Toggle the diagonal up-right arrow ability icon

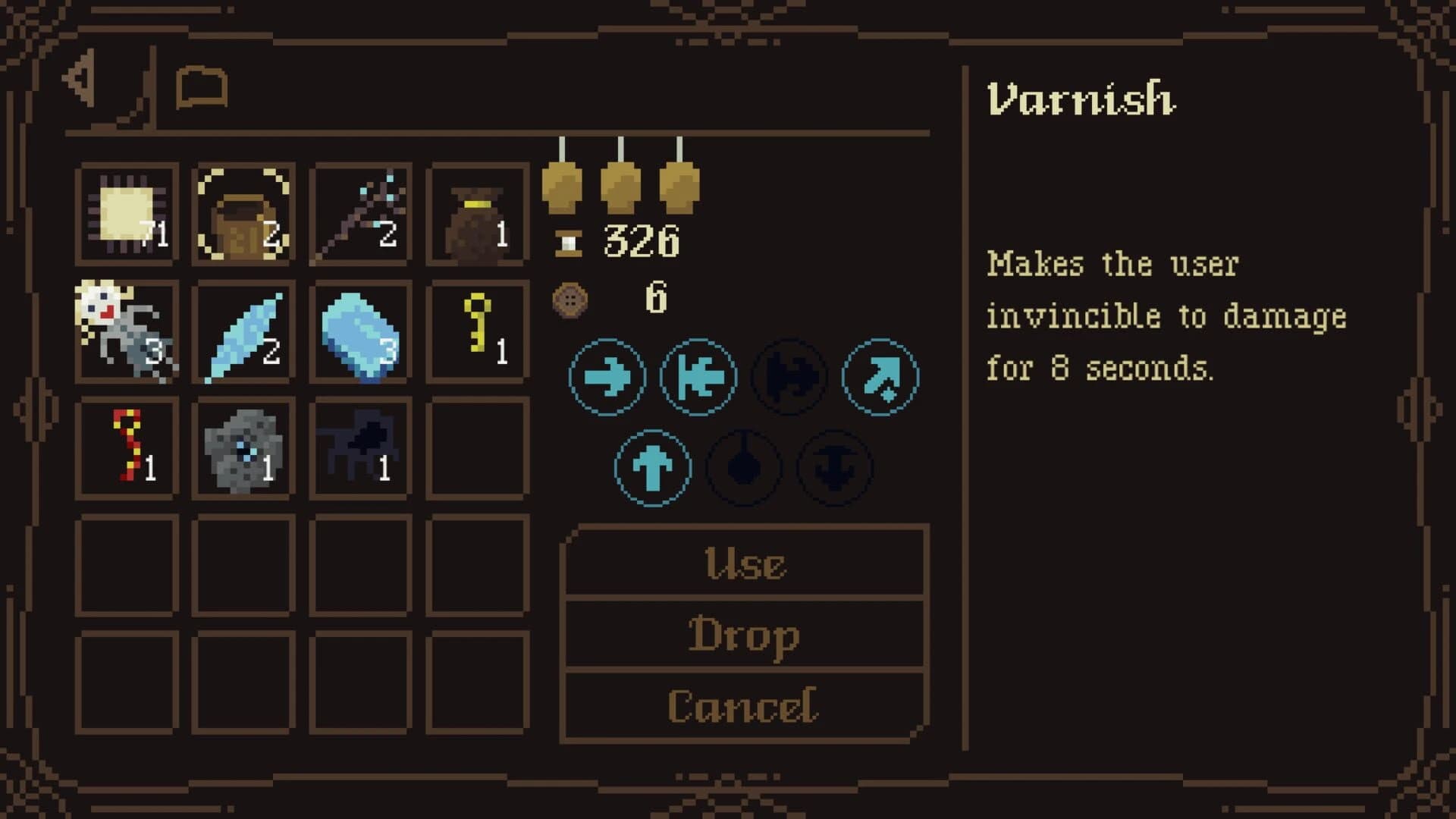coord(880,377)
